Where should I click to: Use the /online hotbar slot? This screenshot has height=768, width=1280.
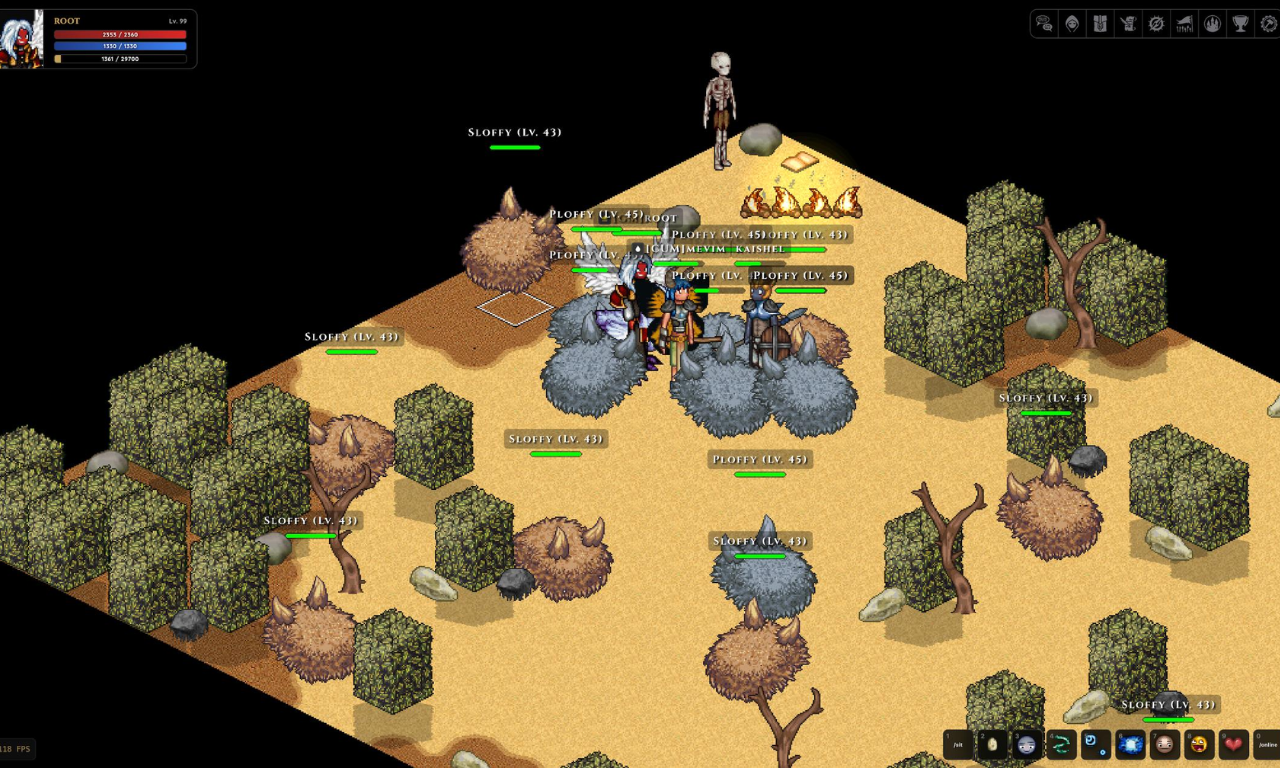tap(1267, 744)
